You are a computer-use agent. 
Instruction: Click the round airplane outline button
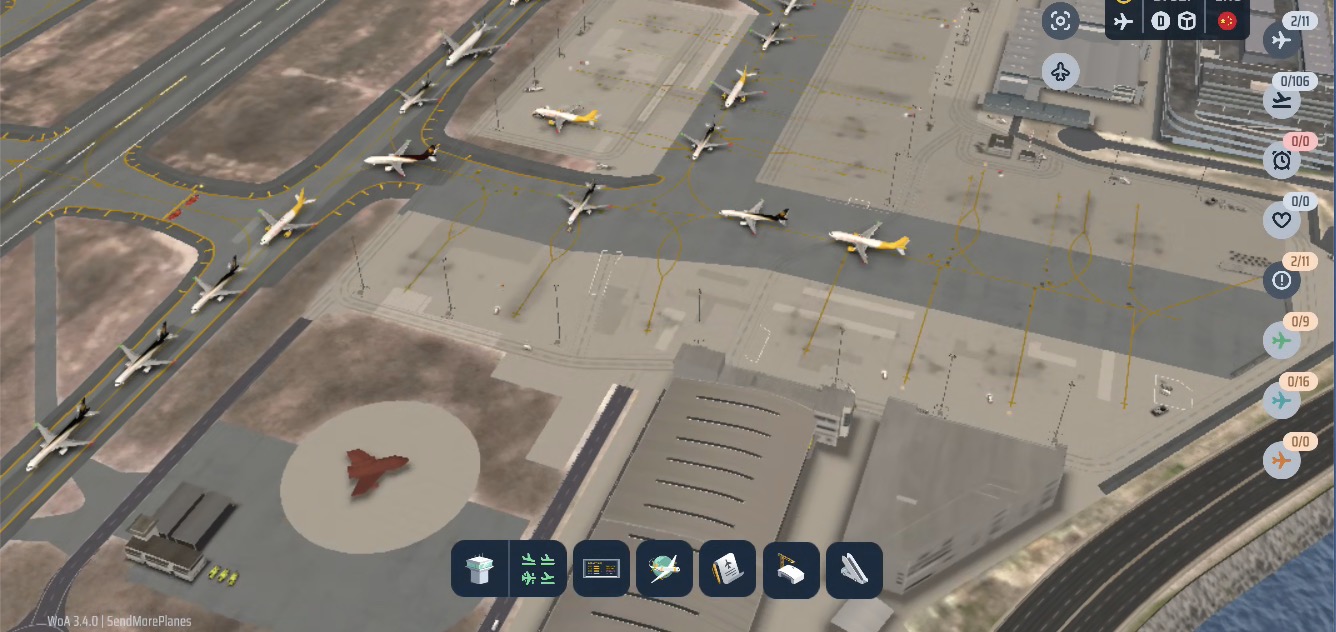[1061, 72]
